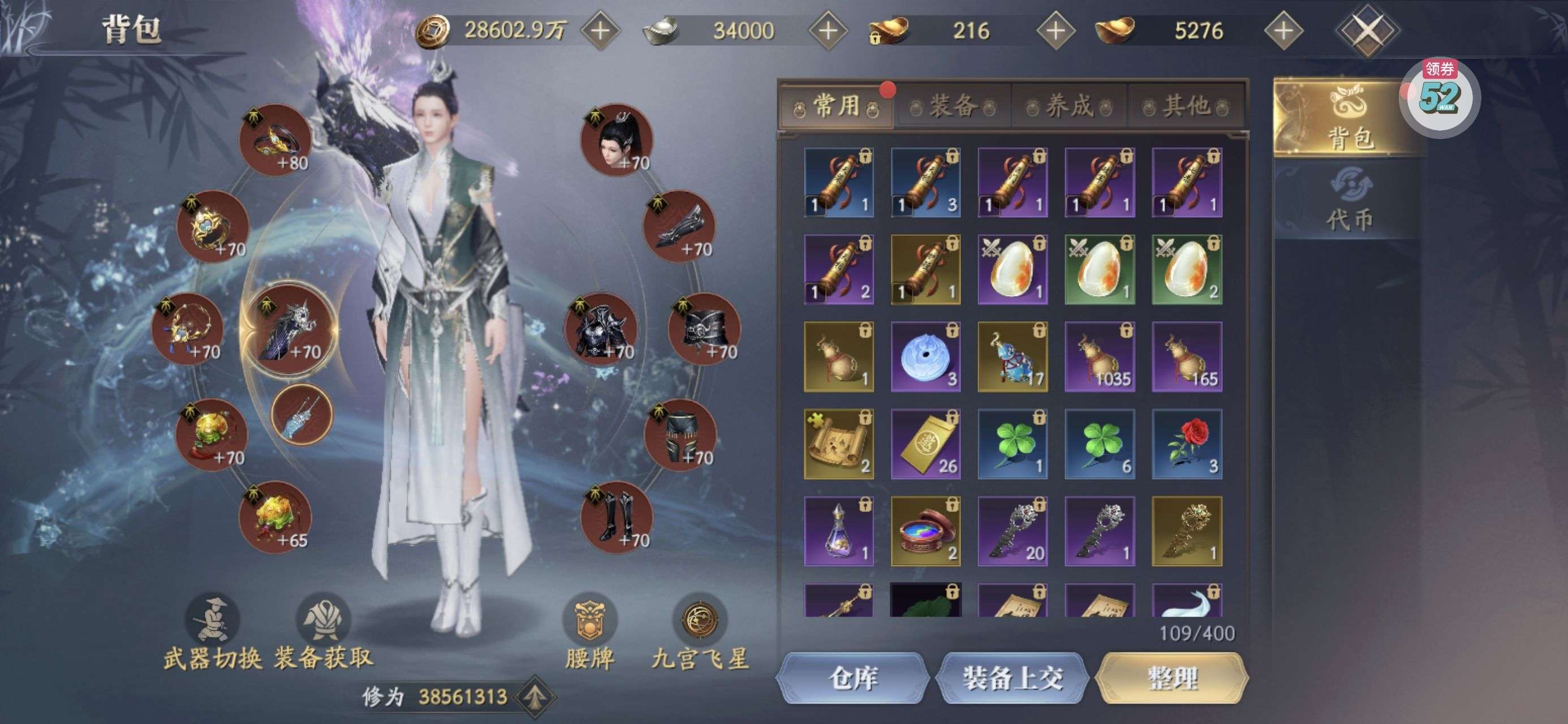This screenshot has width=1568, height=724.
Task: Click the 装备上交 button
Action: click(1011, 678)
